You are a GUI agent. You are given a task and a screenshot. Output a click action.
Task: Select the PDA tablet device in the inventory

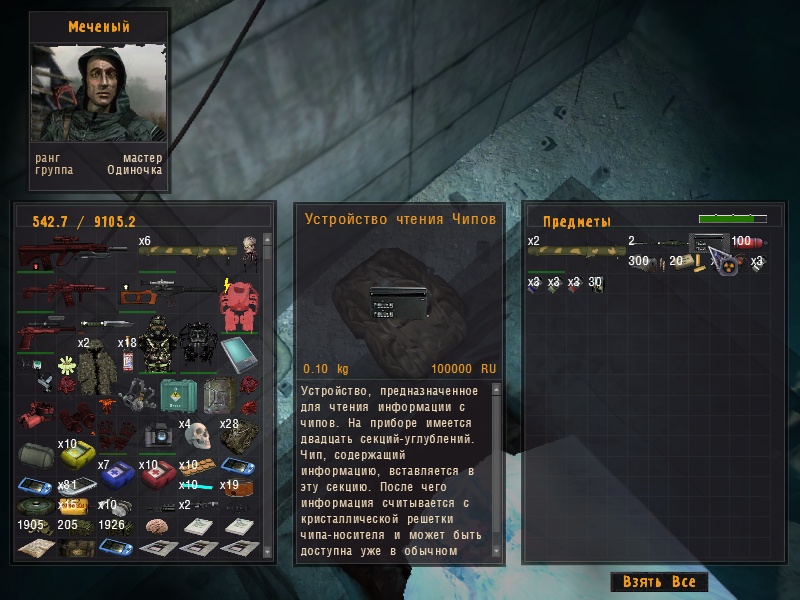(238, 353)
